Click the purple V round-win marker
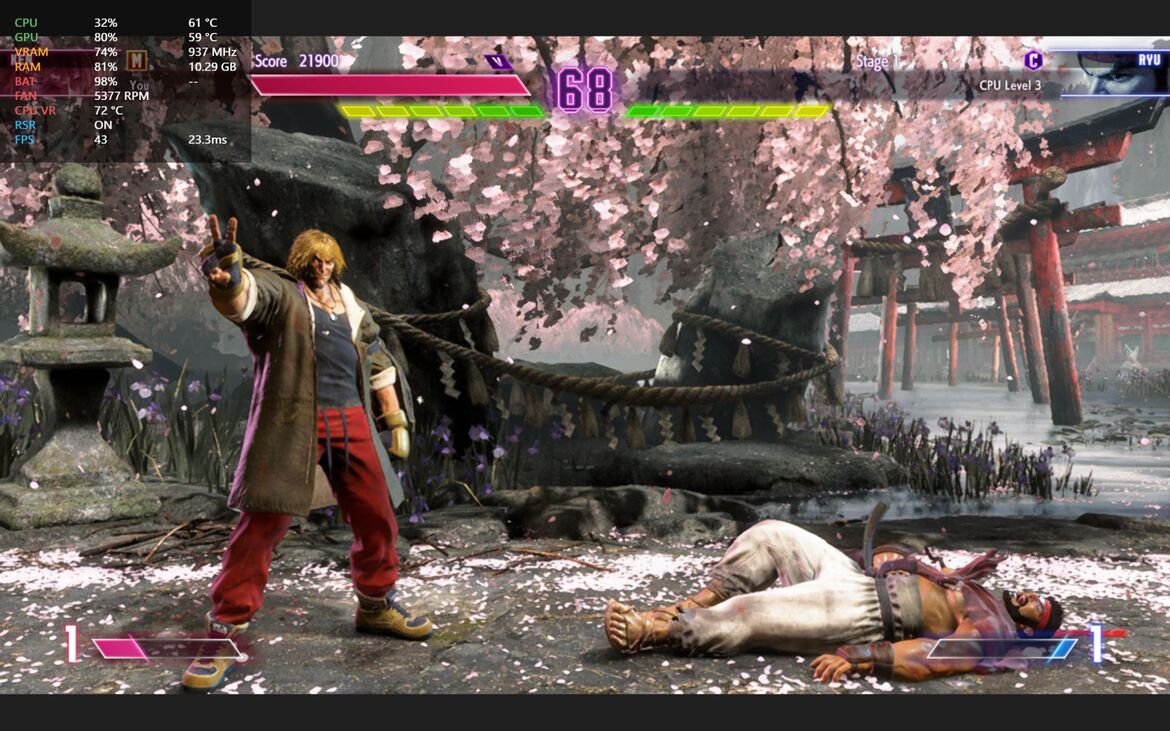The height and width of the screenshot is (731, 1170). [x=497, y=62]
